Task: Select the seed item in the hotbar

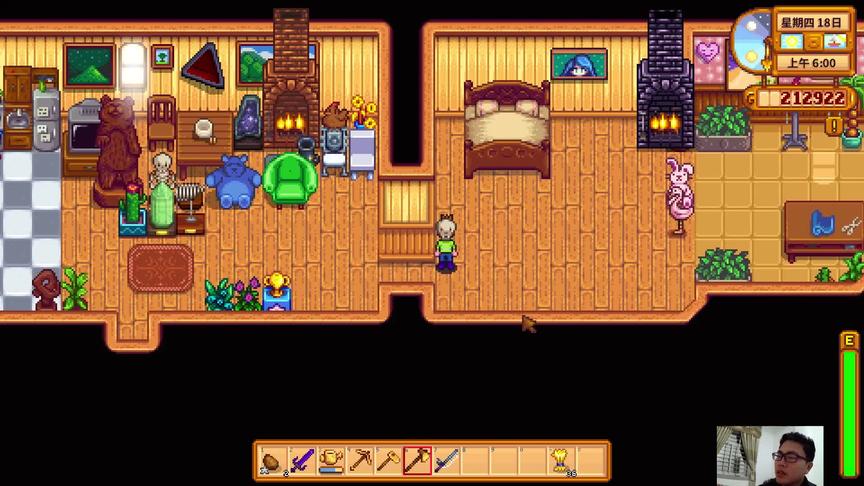Action: pos(273,461)
